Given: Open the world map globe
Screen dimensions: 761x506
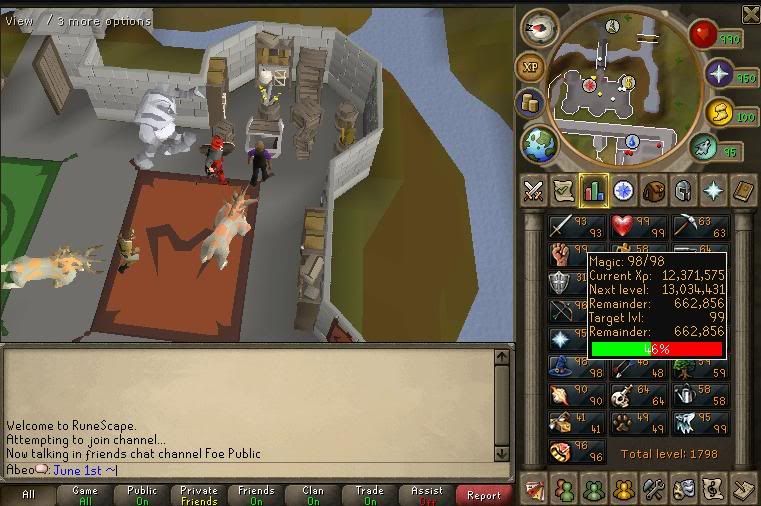Looking at the screenshot, I should pyautogui.click(x=539, y=143).
